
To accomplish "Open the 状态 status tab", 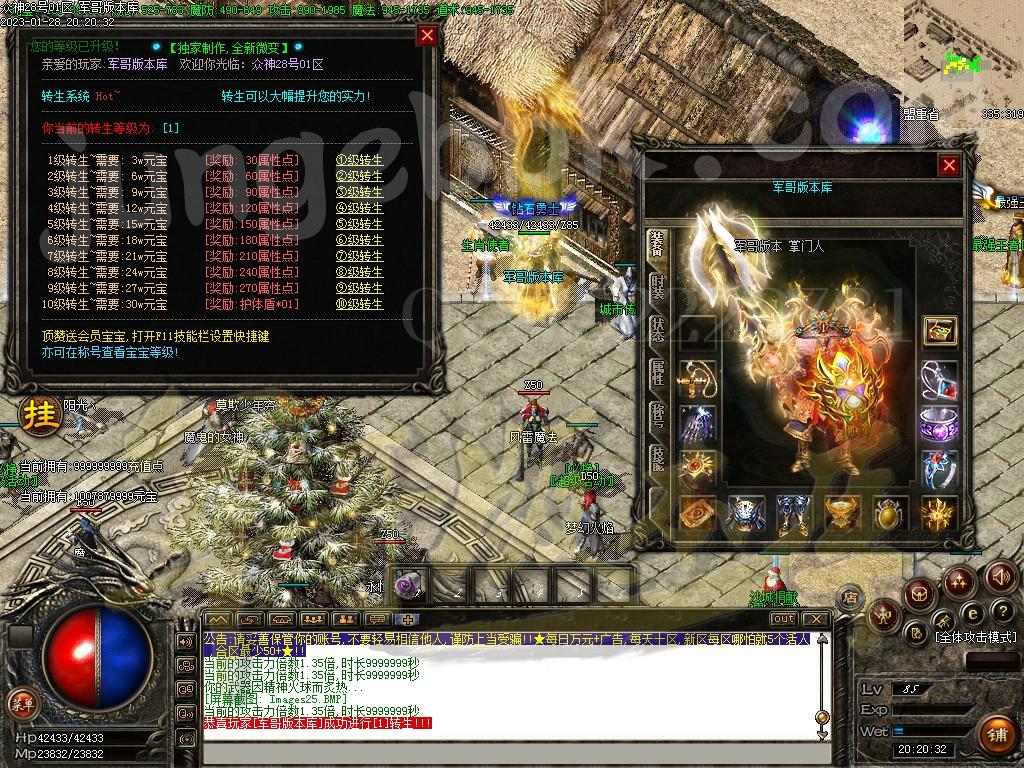I will click(x=657, y=329).
